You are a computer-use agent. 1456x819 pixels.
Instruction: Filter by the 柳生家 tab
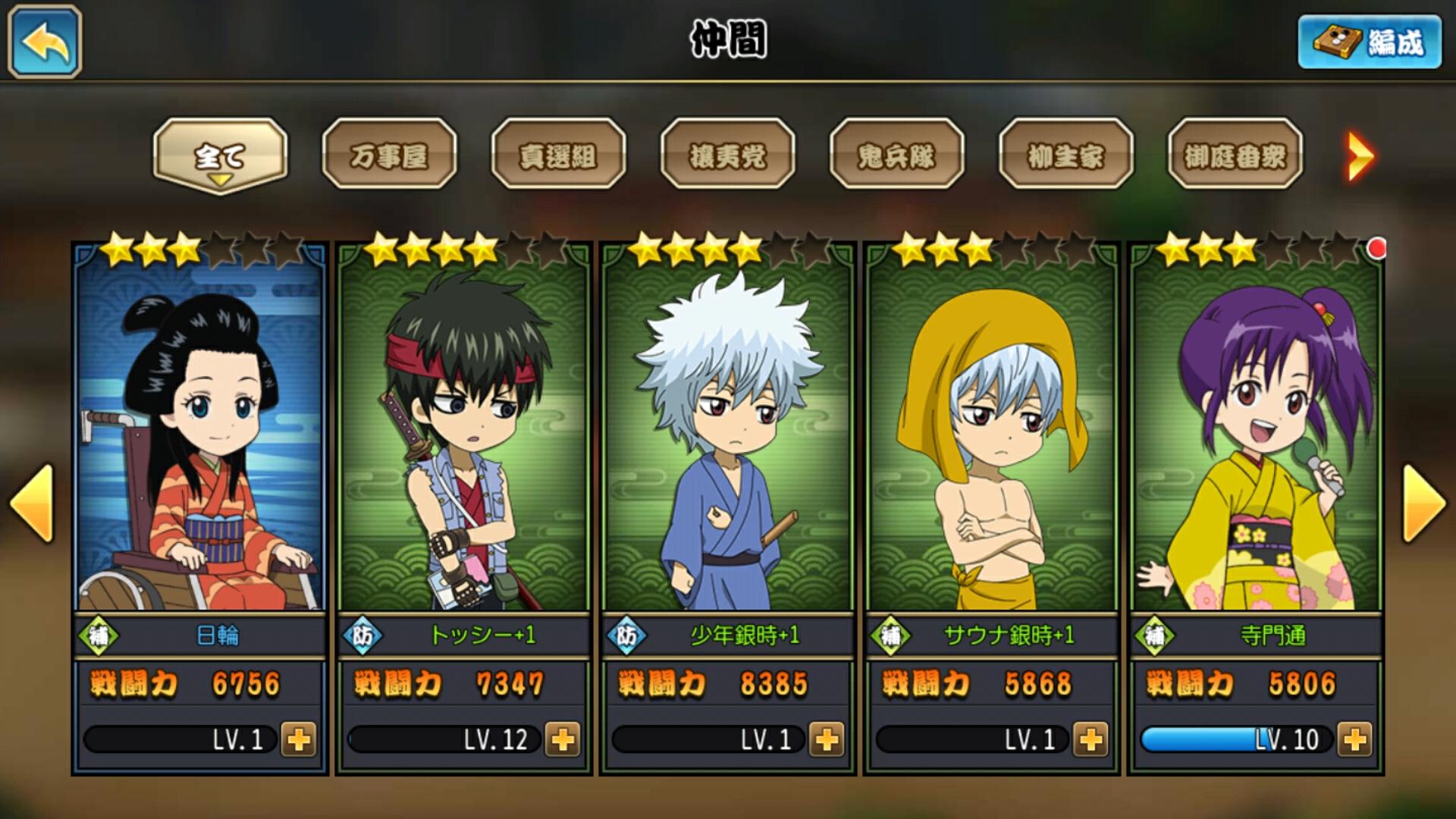pyautogui.click(x=1065, y=155)
